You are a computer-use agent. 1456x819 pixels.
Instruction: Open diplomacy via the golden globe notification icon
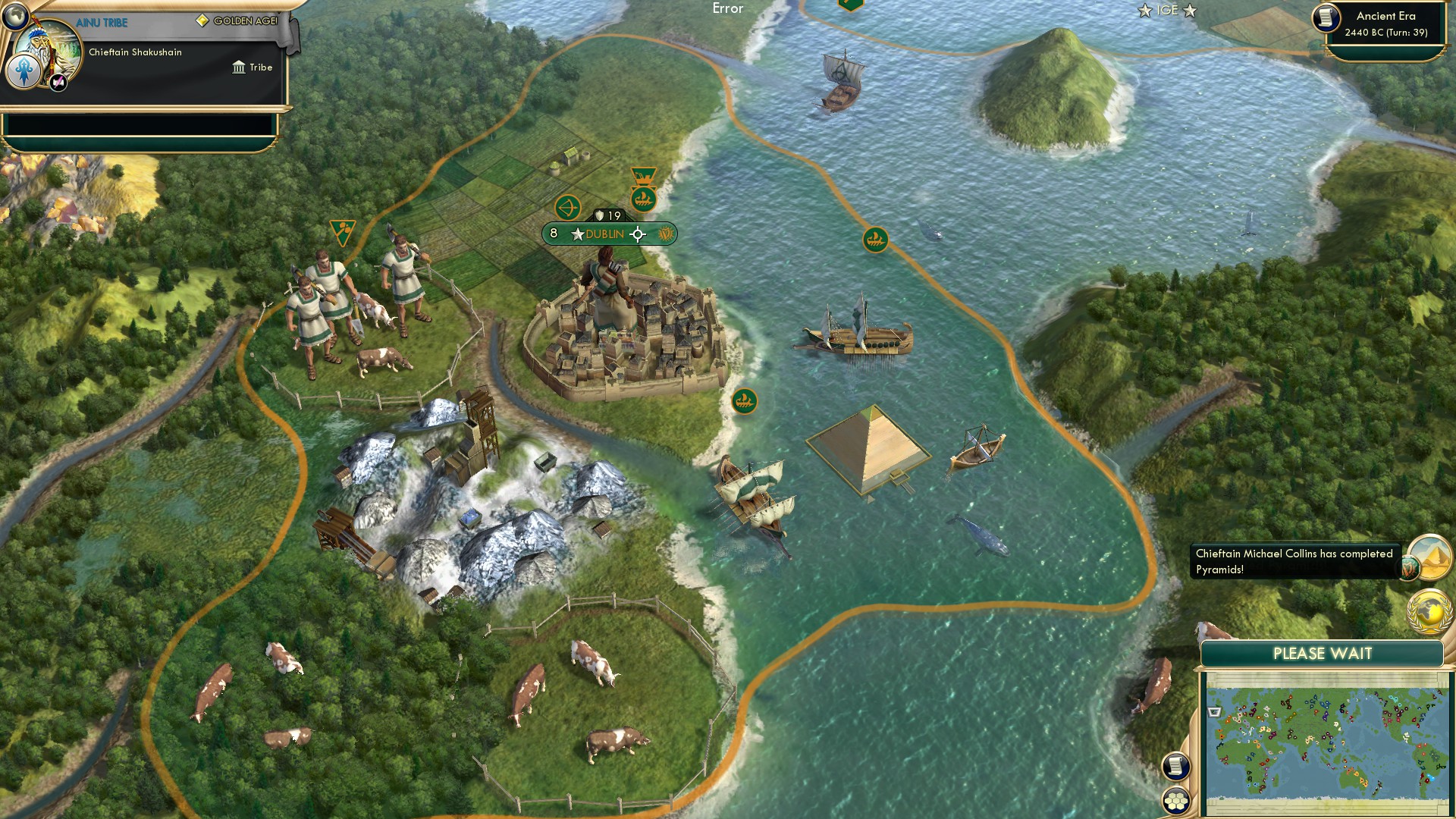click(x=1429, y=608)
